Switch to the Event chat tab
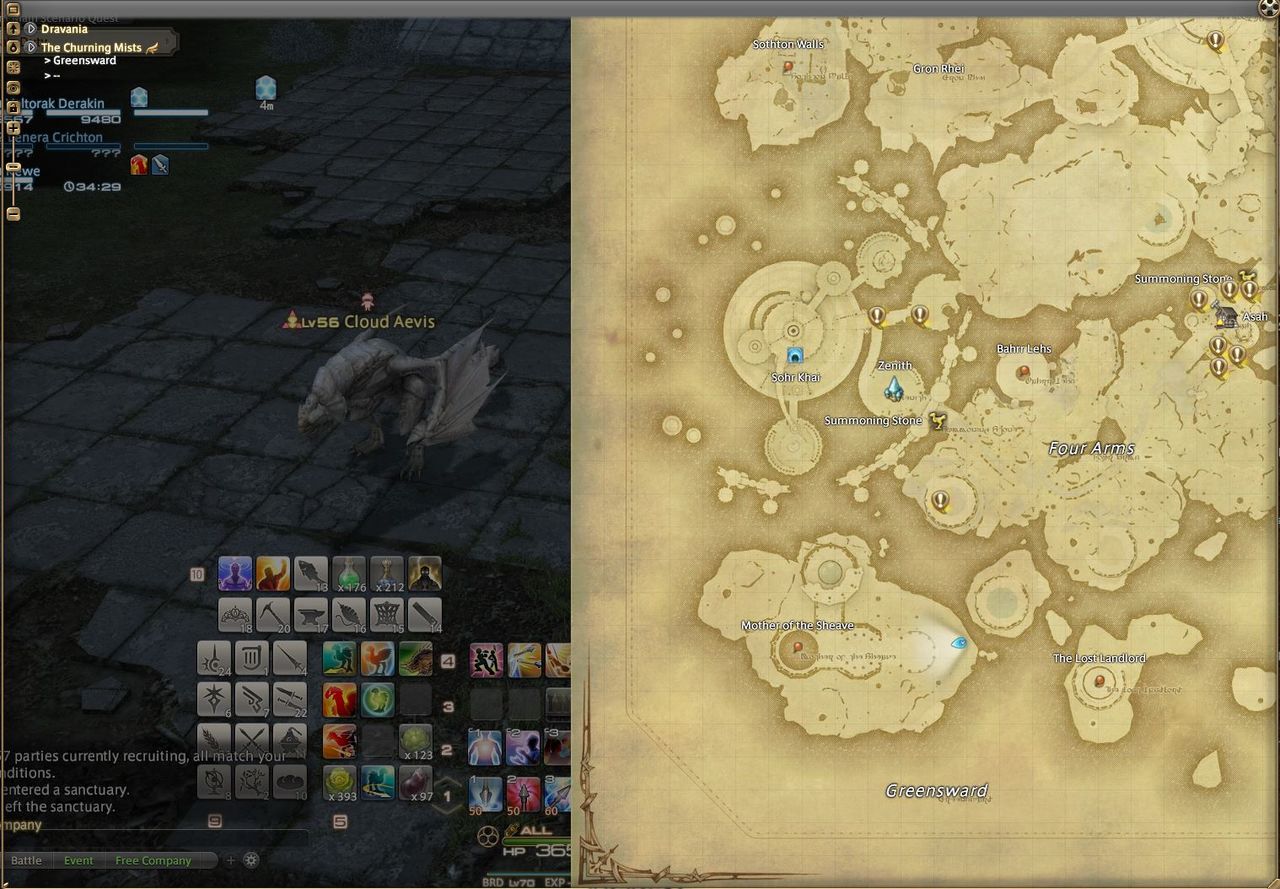Screen dimensions: 1280x889 click(78, 861)
